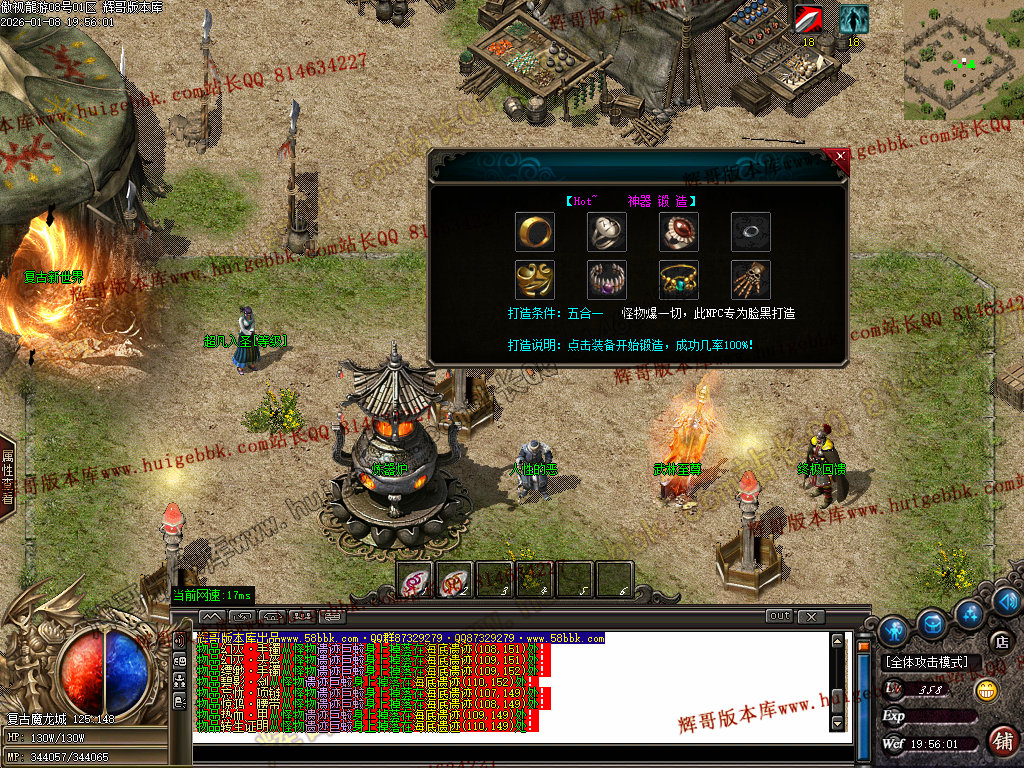The image size is (1024, 768).
Task: Click the 属性查看 attribute side tab
Action: pos(7,478)
